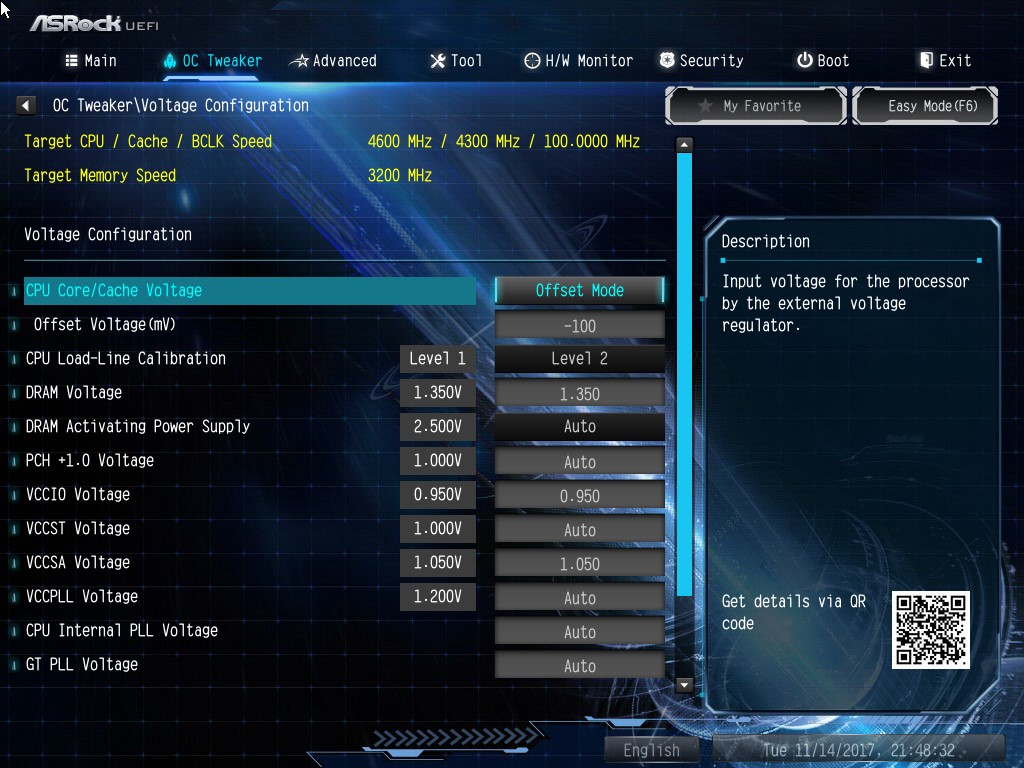Edit the Offset Voltage value field
Screen dimensions: 1024x768
tap(580, 325)
